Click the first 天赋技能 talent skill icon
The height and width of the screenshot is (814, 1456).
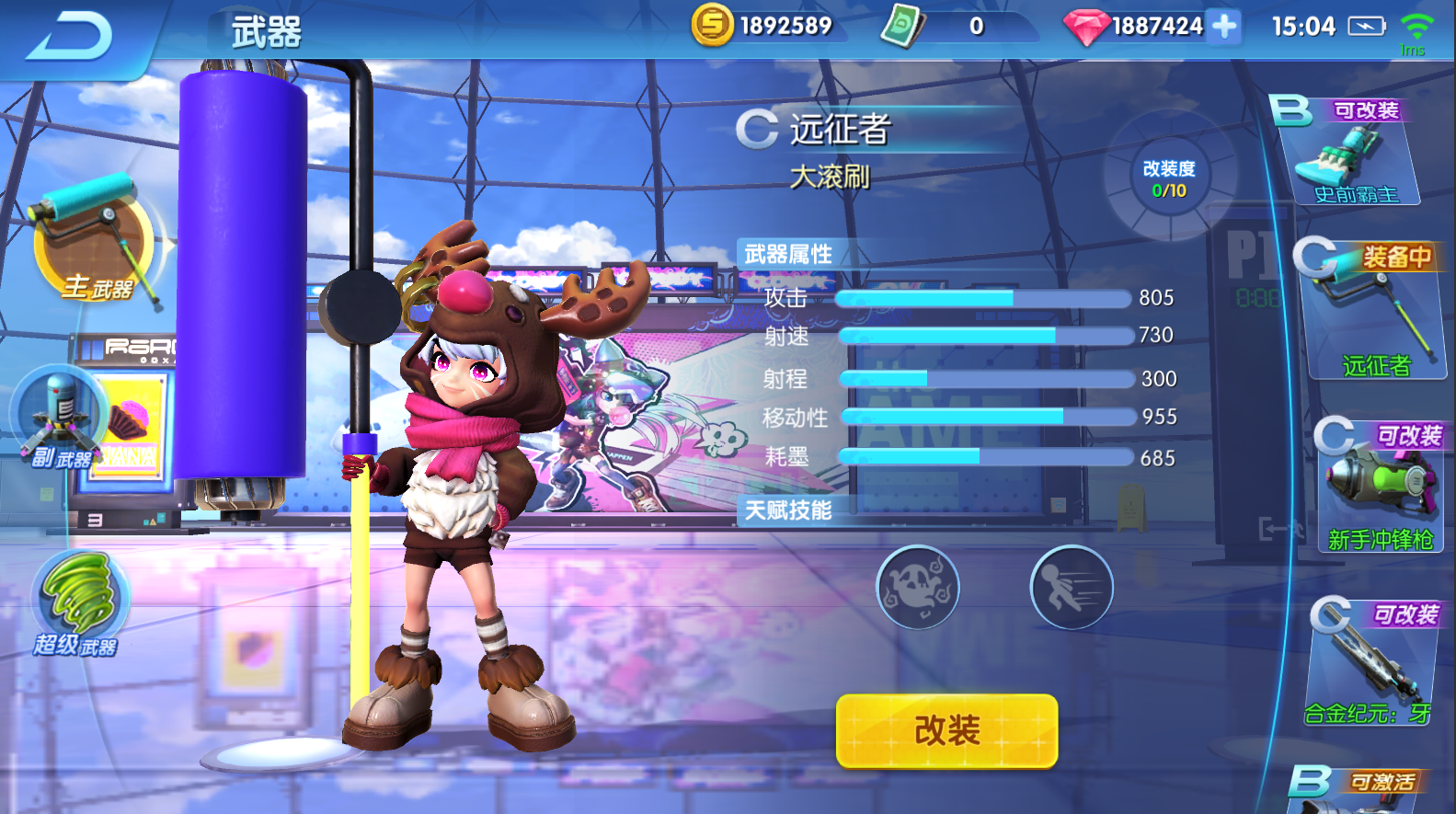(x=917, y=588)
